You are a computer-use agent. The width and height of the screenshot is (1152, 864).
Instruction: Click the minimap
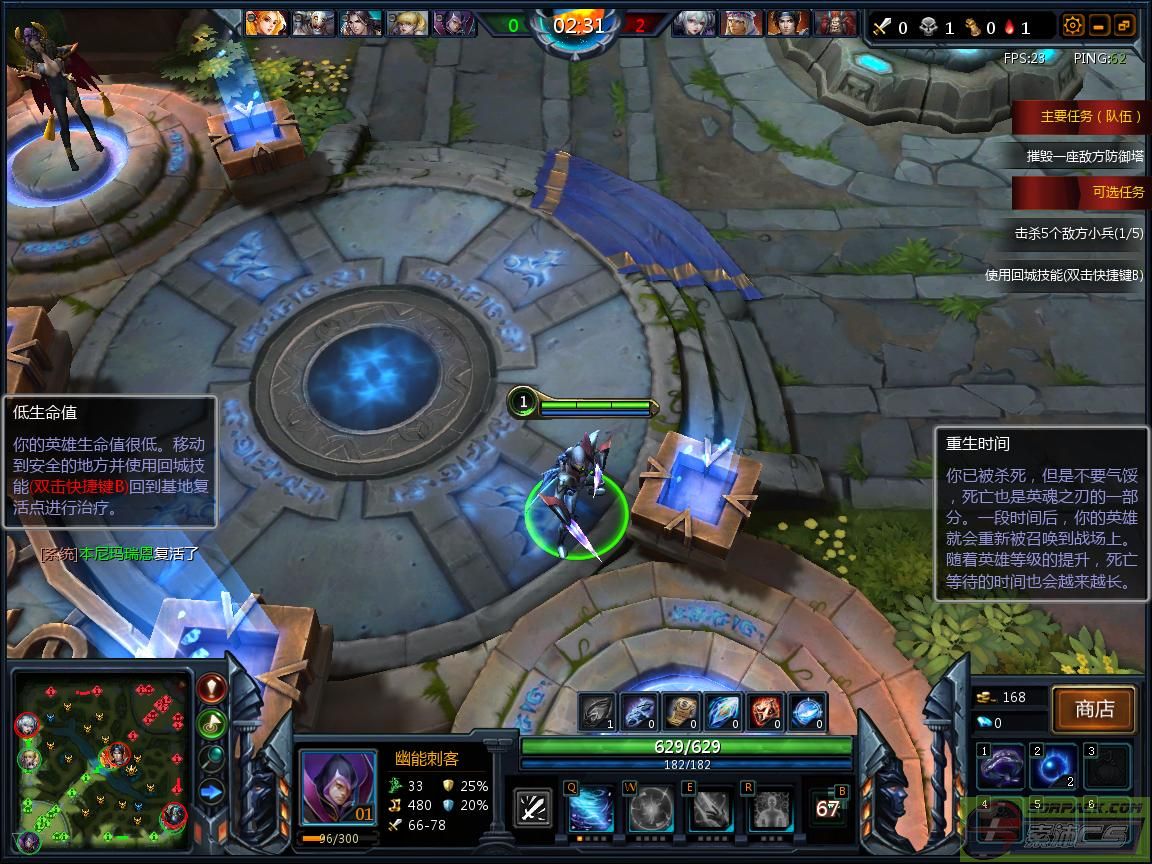pyautogui.click(x=100, y=762)
